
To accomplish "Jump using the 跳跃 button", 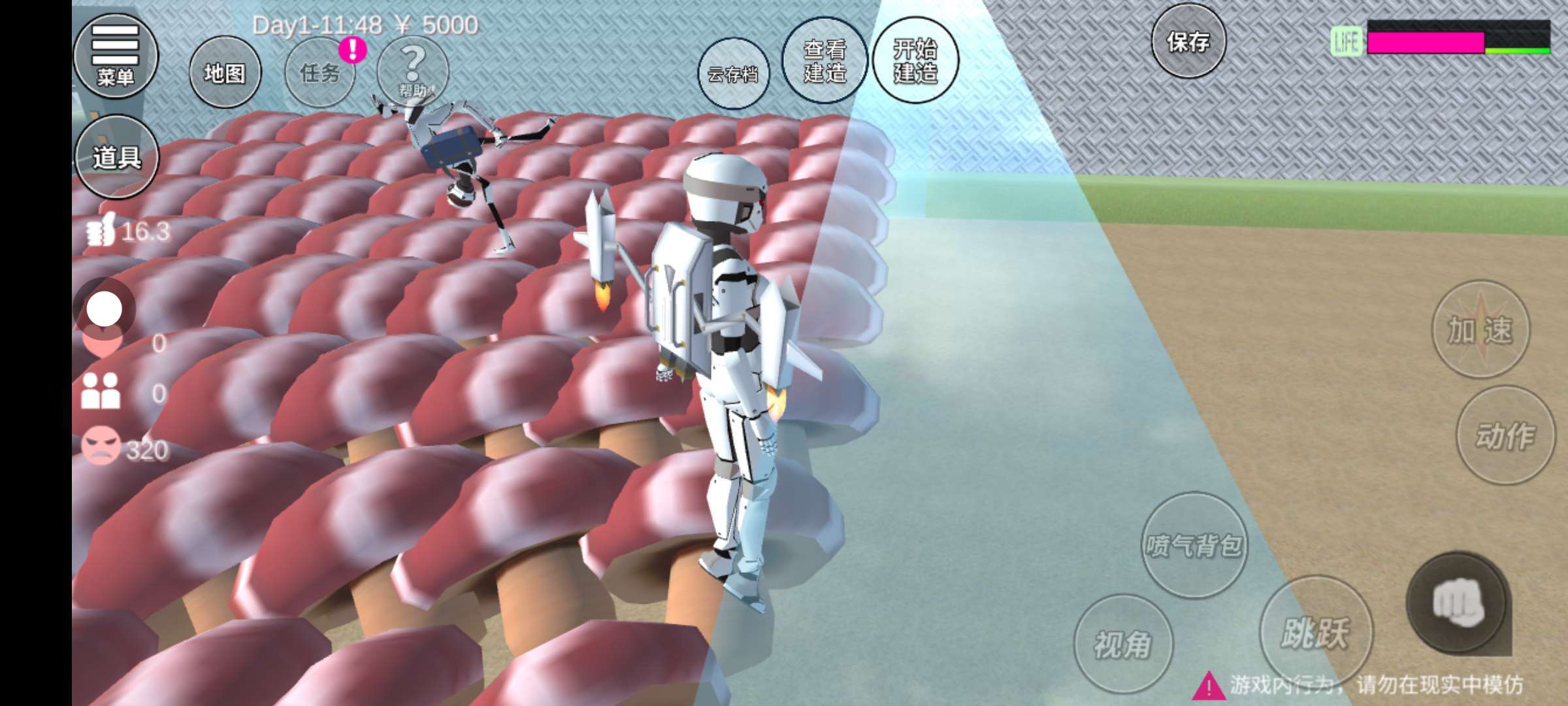I will 1315,631.
